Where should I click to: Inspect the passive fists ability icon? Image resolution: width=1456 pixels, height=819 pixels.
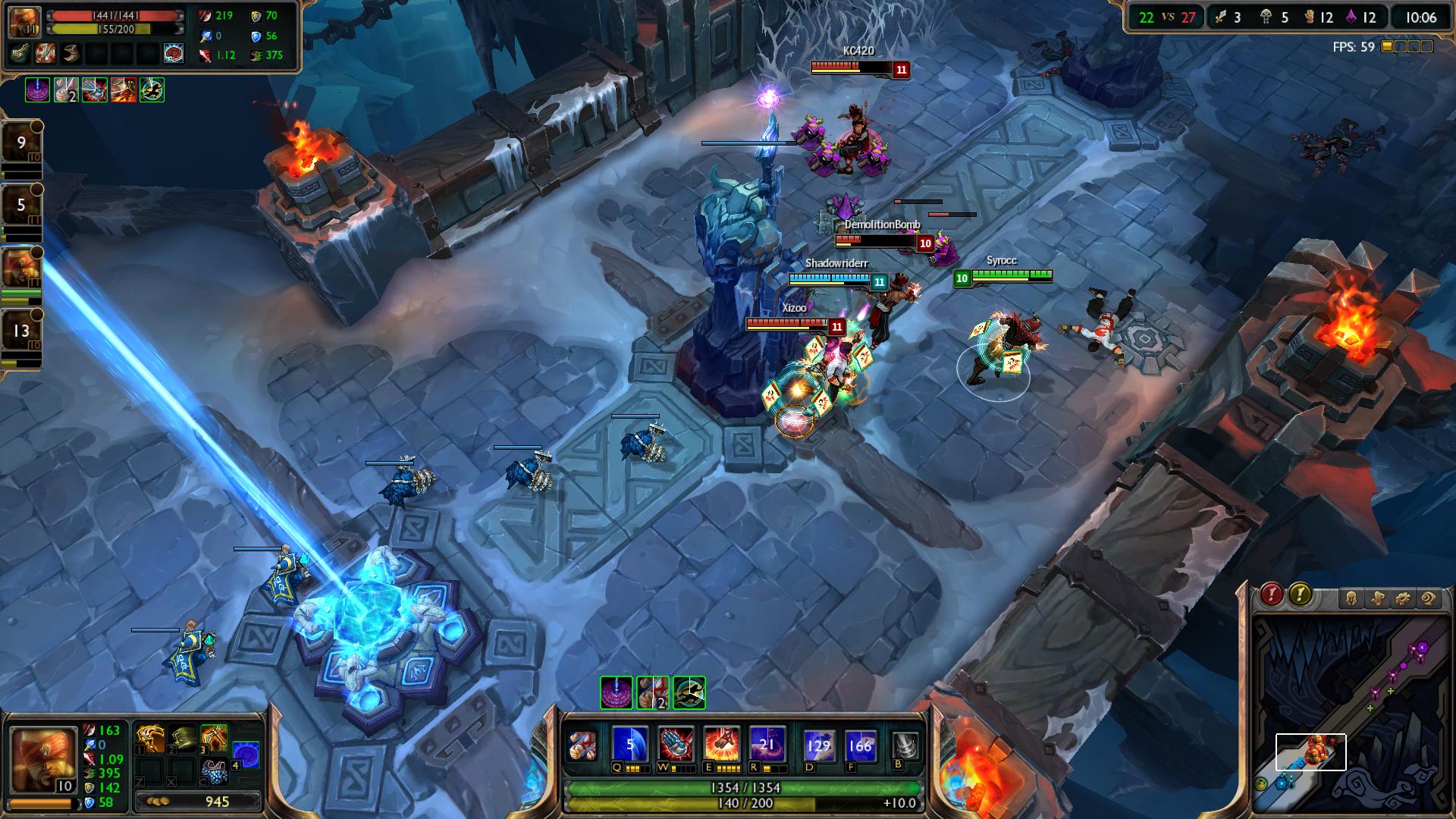click(x=584, y=745)
